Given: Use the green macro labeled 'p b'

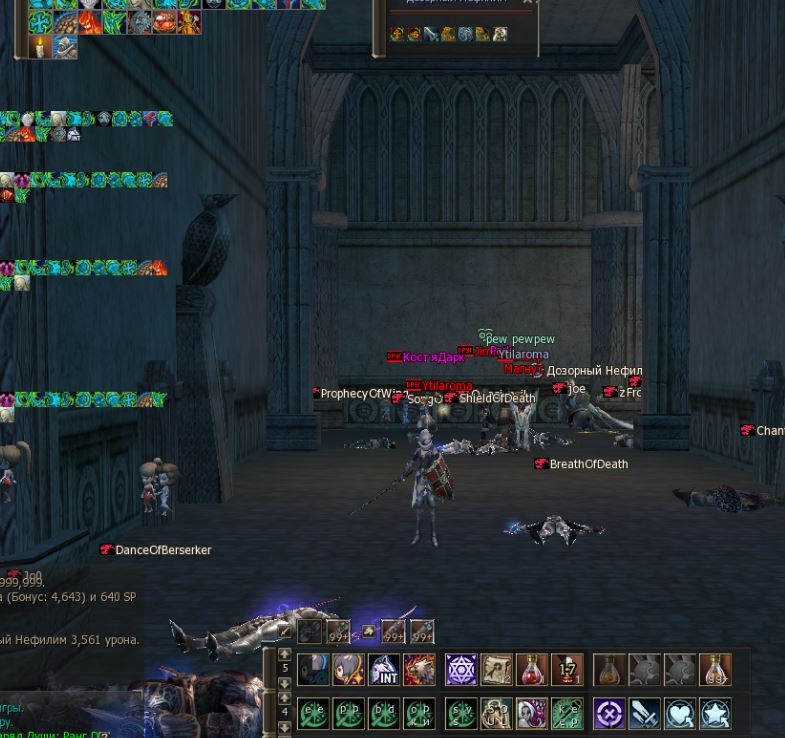Looking at the screenshot, I should click(349, 714).
